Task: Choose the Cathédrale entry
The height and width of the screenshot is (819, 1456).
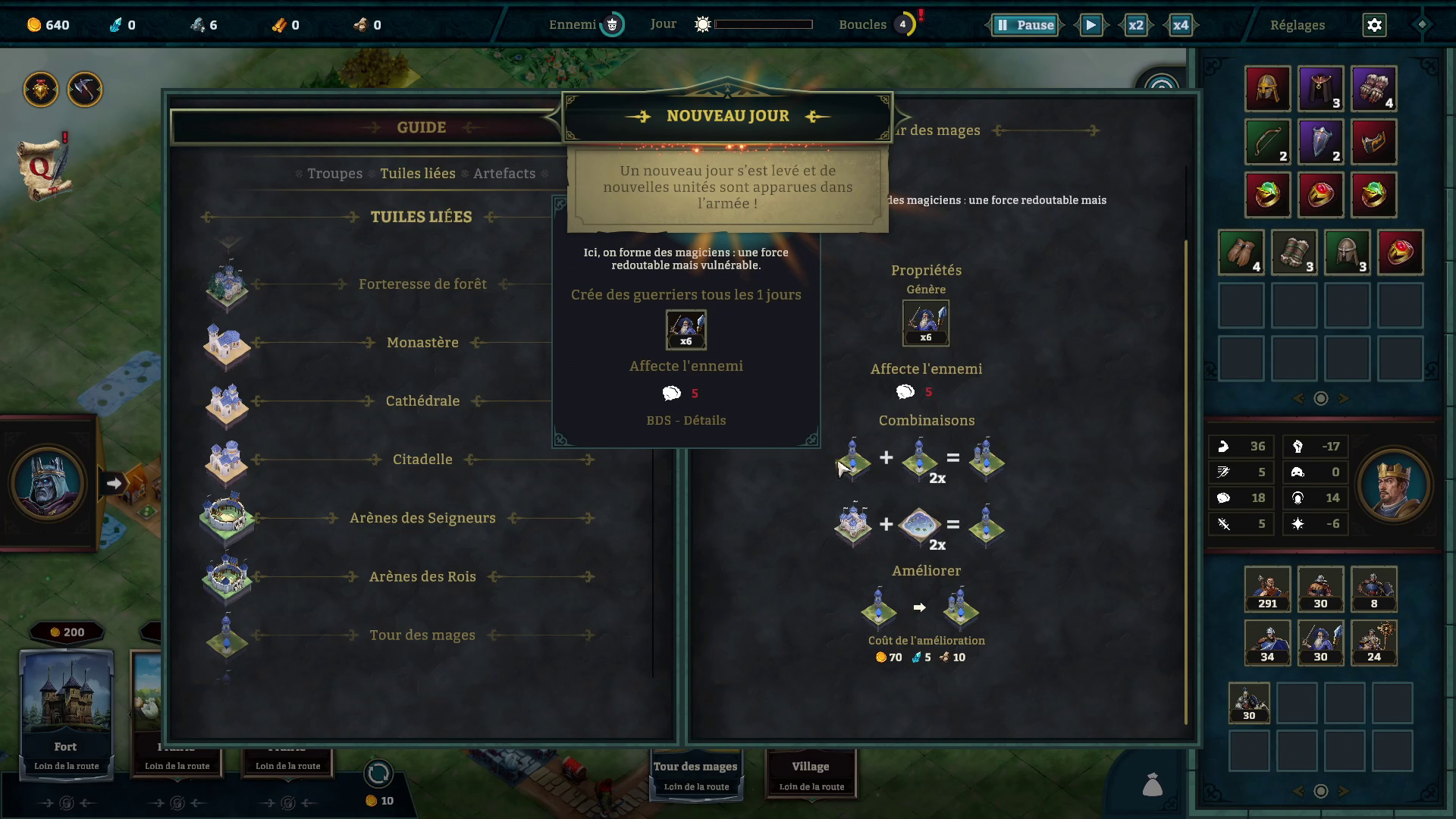Action: click(422, 401)
